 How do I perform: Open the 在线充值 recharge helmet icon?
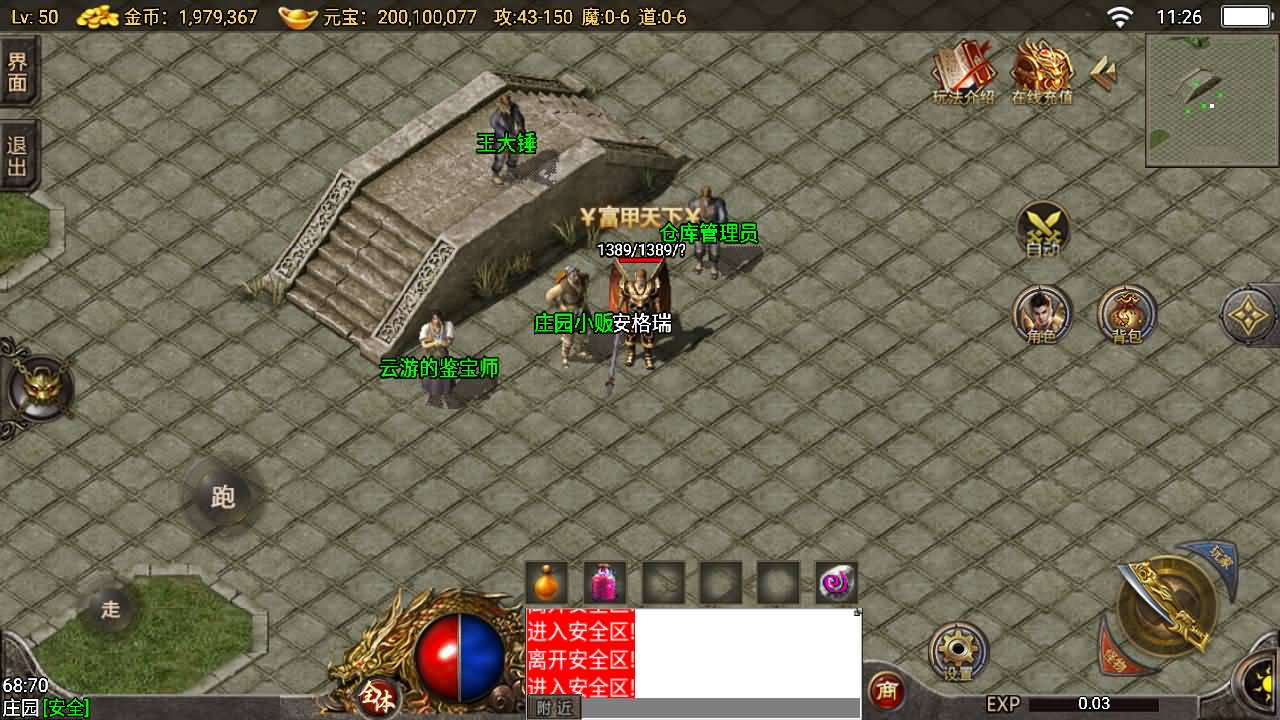[1040, 65]
